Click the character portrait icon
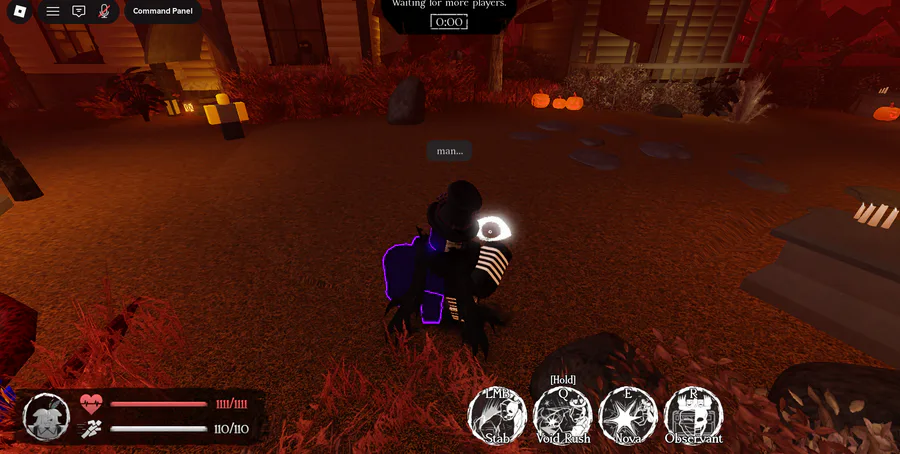 coord(46,416)
